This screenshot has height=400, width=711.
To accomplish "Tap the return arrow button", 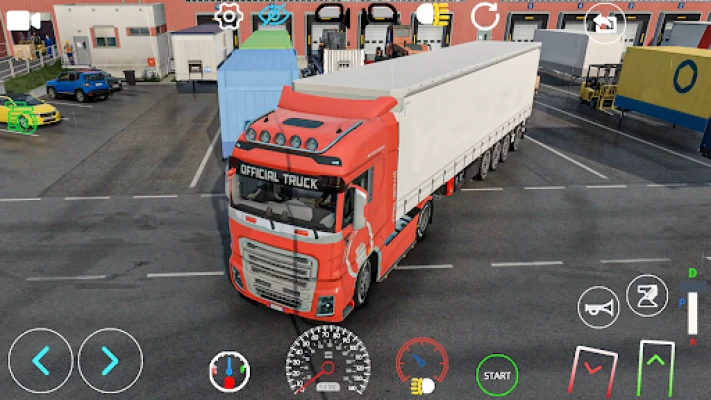I will 605,21.
